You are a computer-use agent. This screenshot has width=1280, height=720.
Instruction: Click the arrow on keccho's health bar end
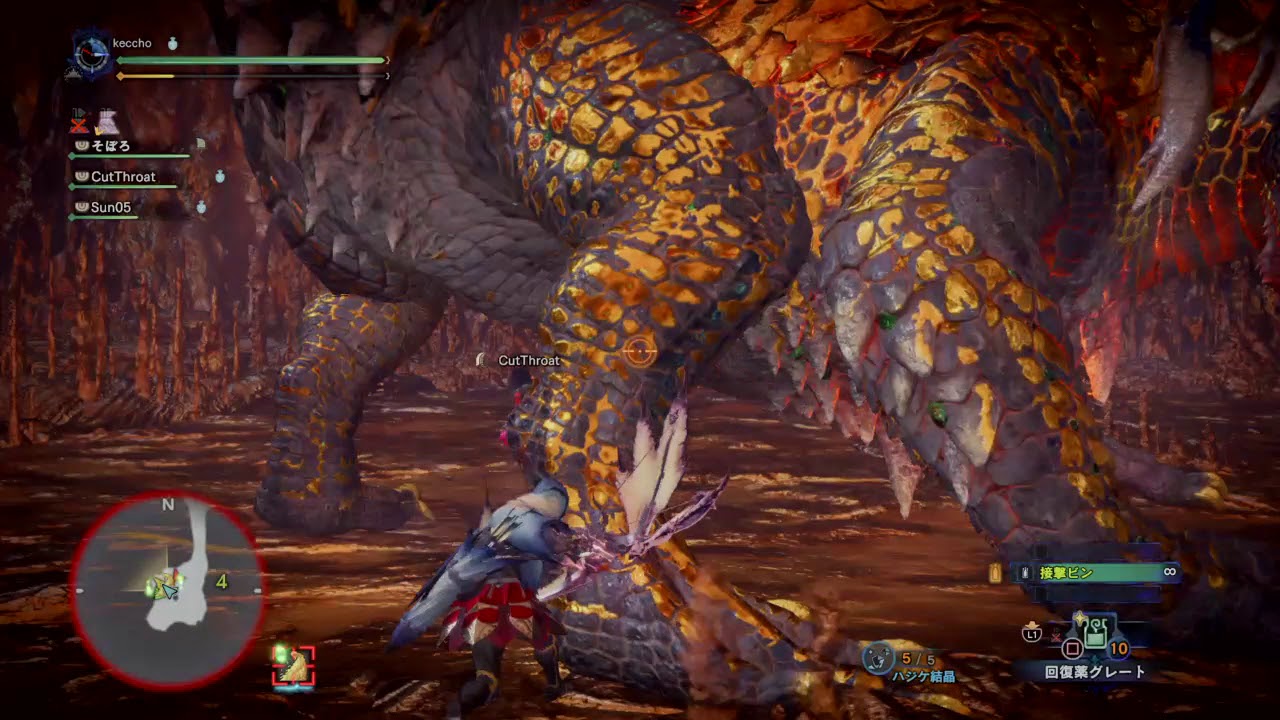(387, 59)
